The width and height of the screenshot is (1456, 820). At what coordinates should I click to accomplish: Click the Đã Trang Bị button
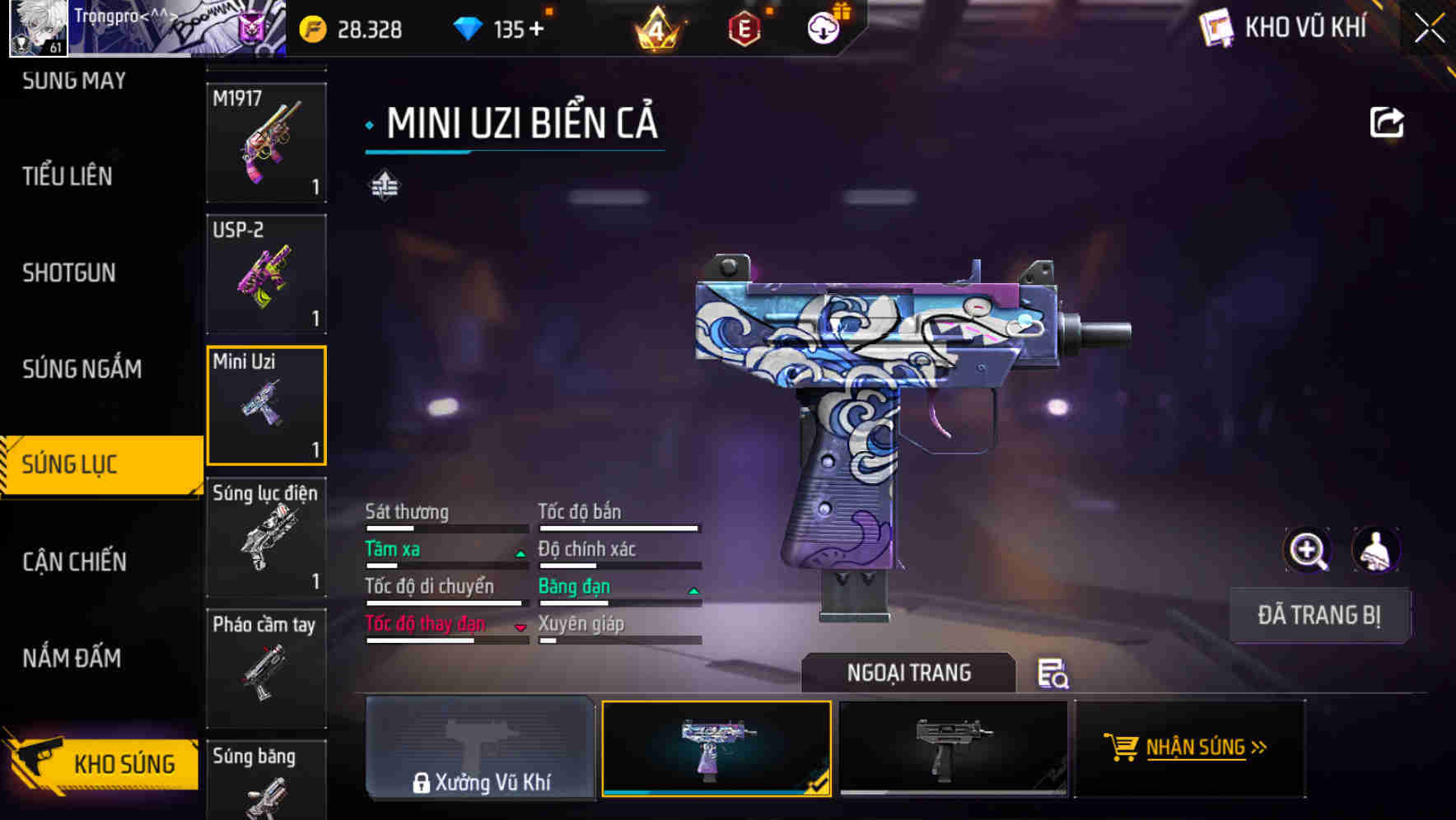tap(1318, 615)
